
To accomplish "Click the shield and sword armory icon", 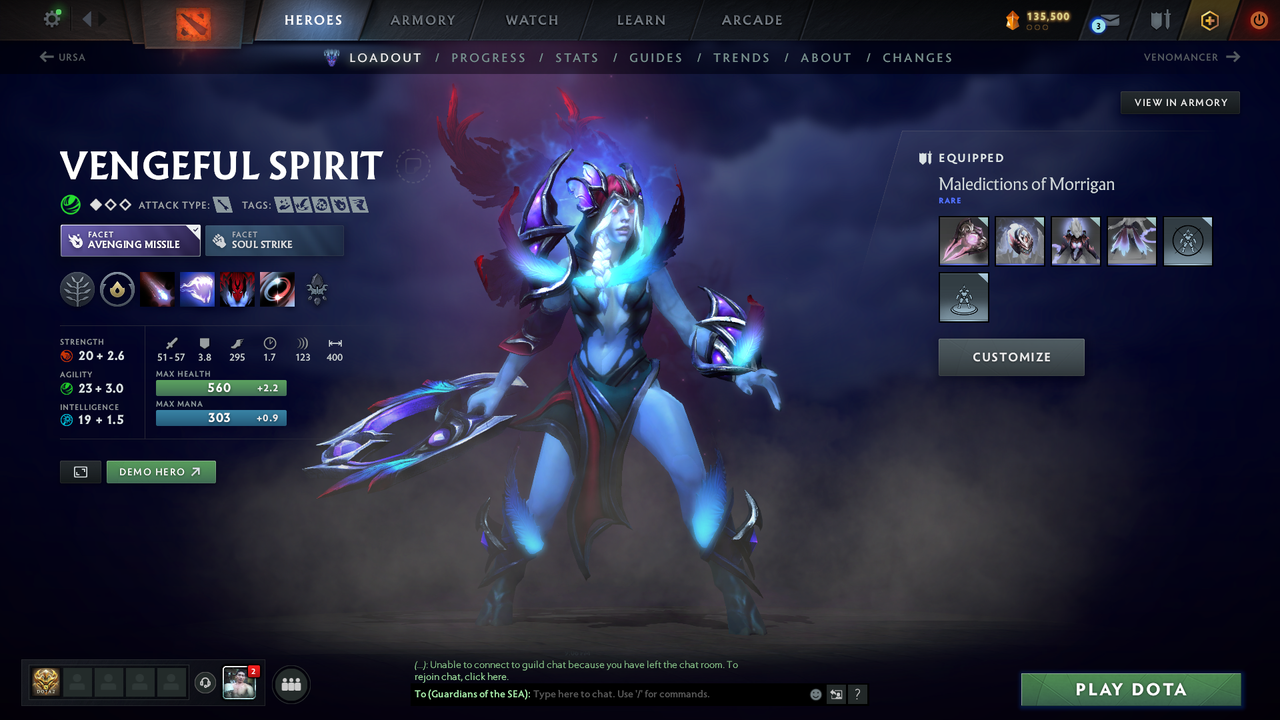I will click(1158, 20).
